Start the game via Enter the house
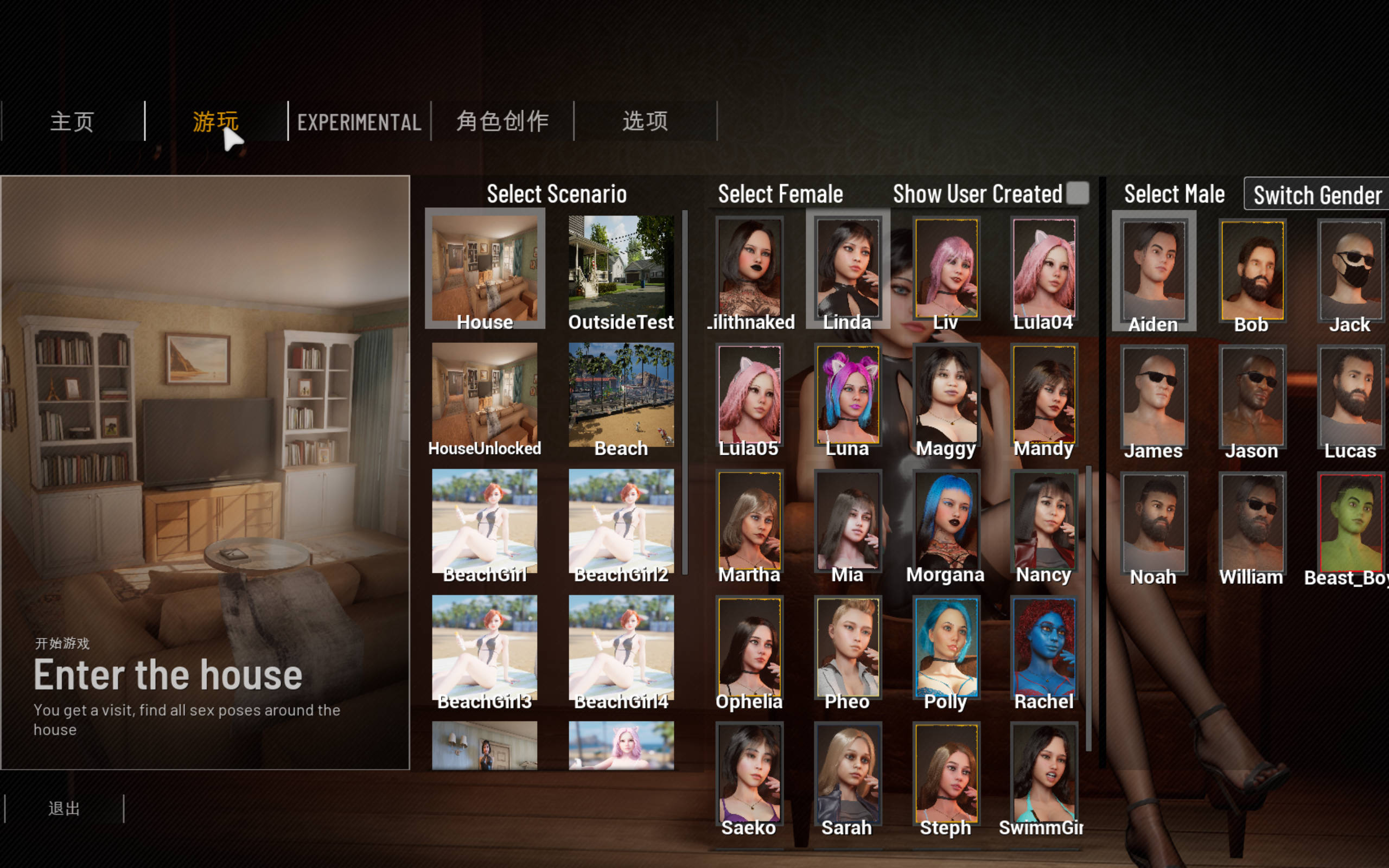This screenshot has height=868, width=1389. (168, 675)
